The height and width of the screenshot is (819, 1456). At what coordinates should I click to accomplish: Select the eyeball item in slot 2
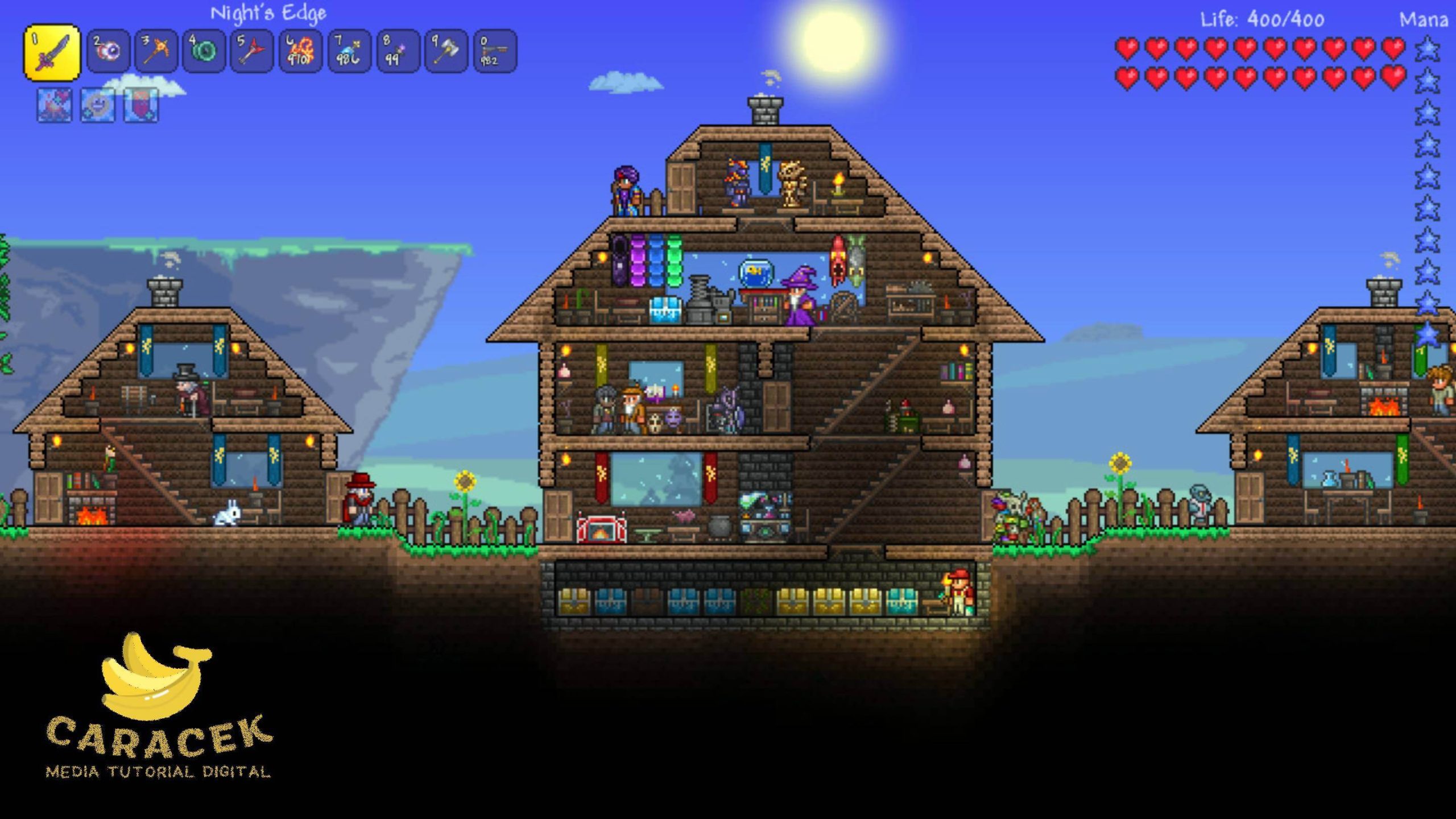[108, 52]
